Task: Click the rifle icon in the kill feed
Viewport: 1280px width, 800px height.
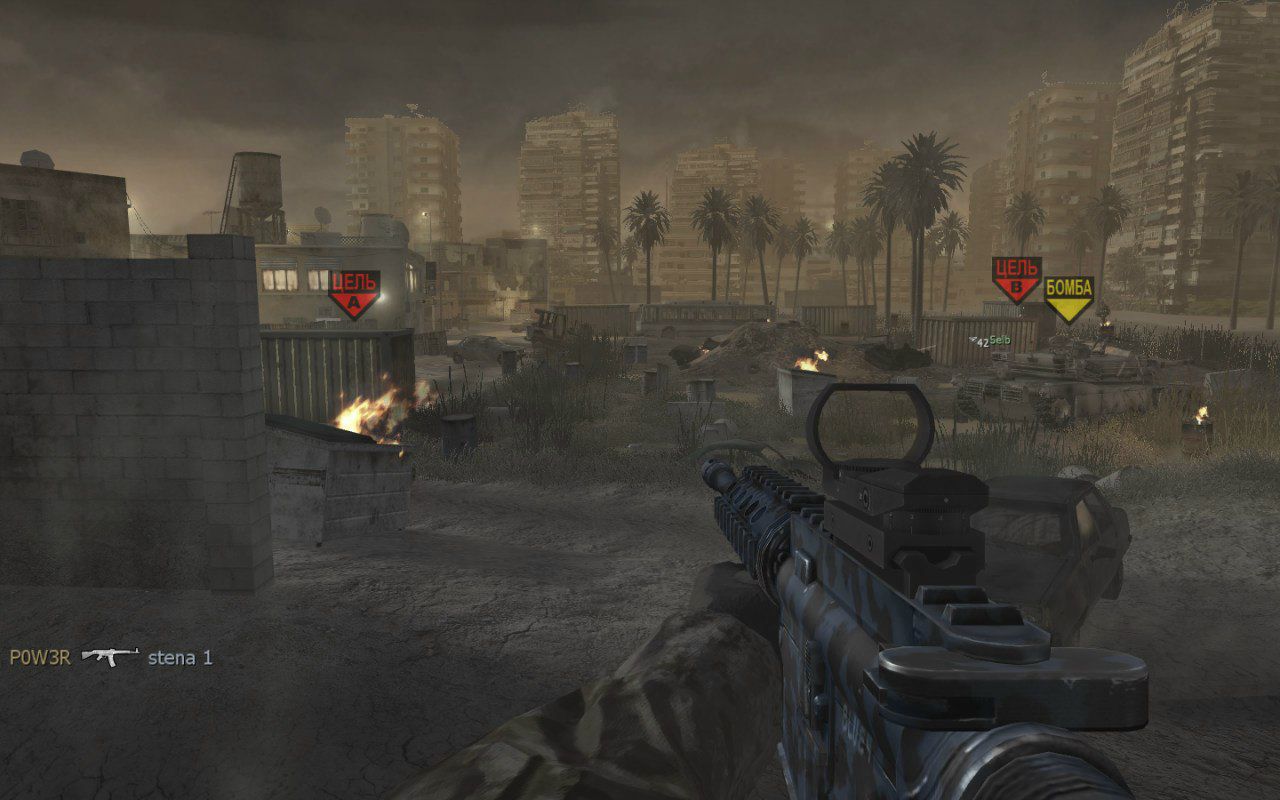Action: pyautogui.click(x=109, y=656)
